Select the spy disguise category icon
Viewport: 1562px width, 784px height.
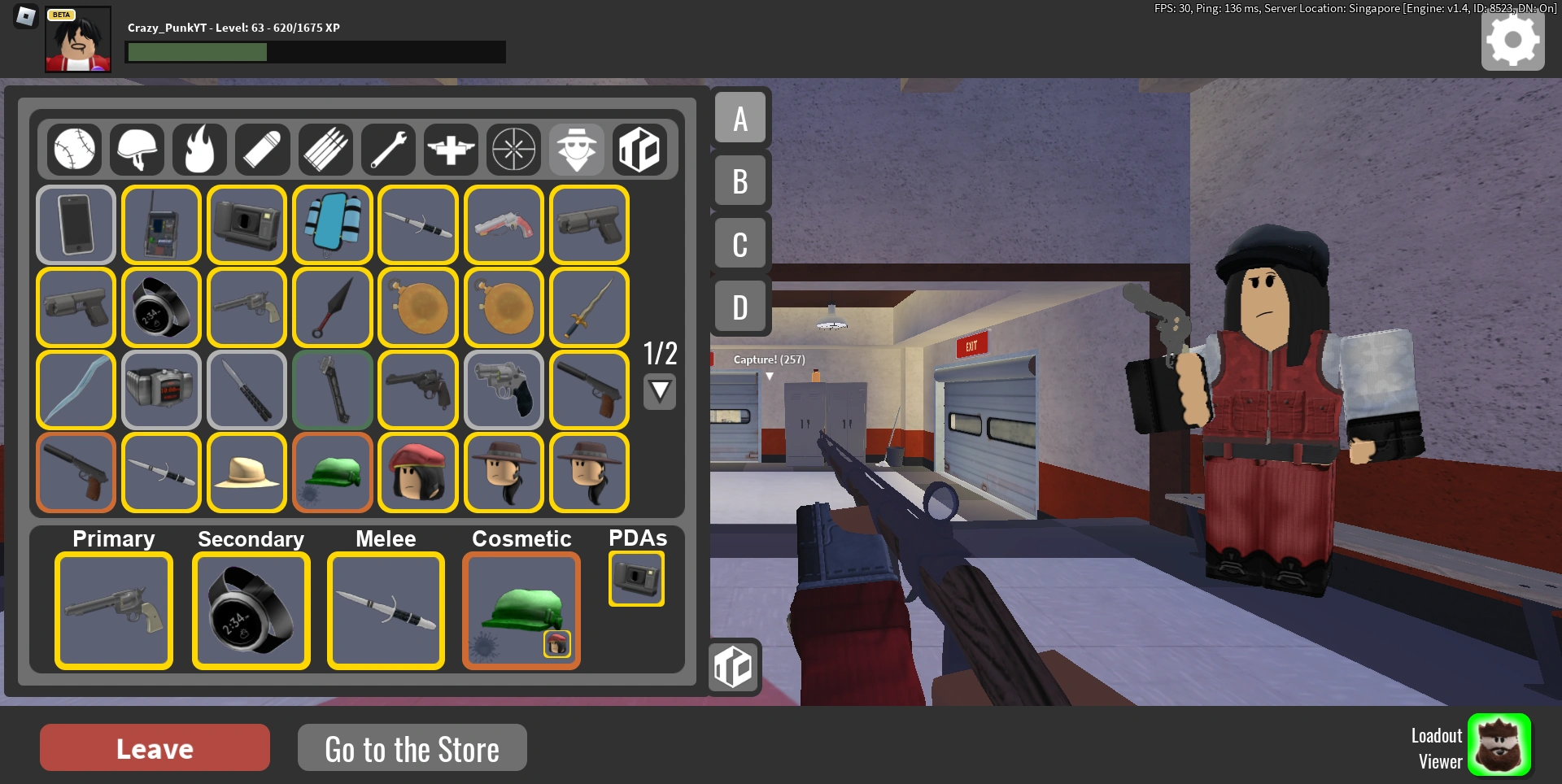point(576,150)
